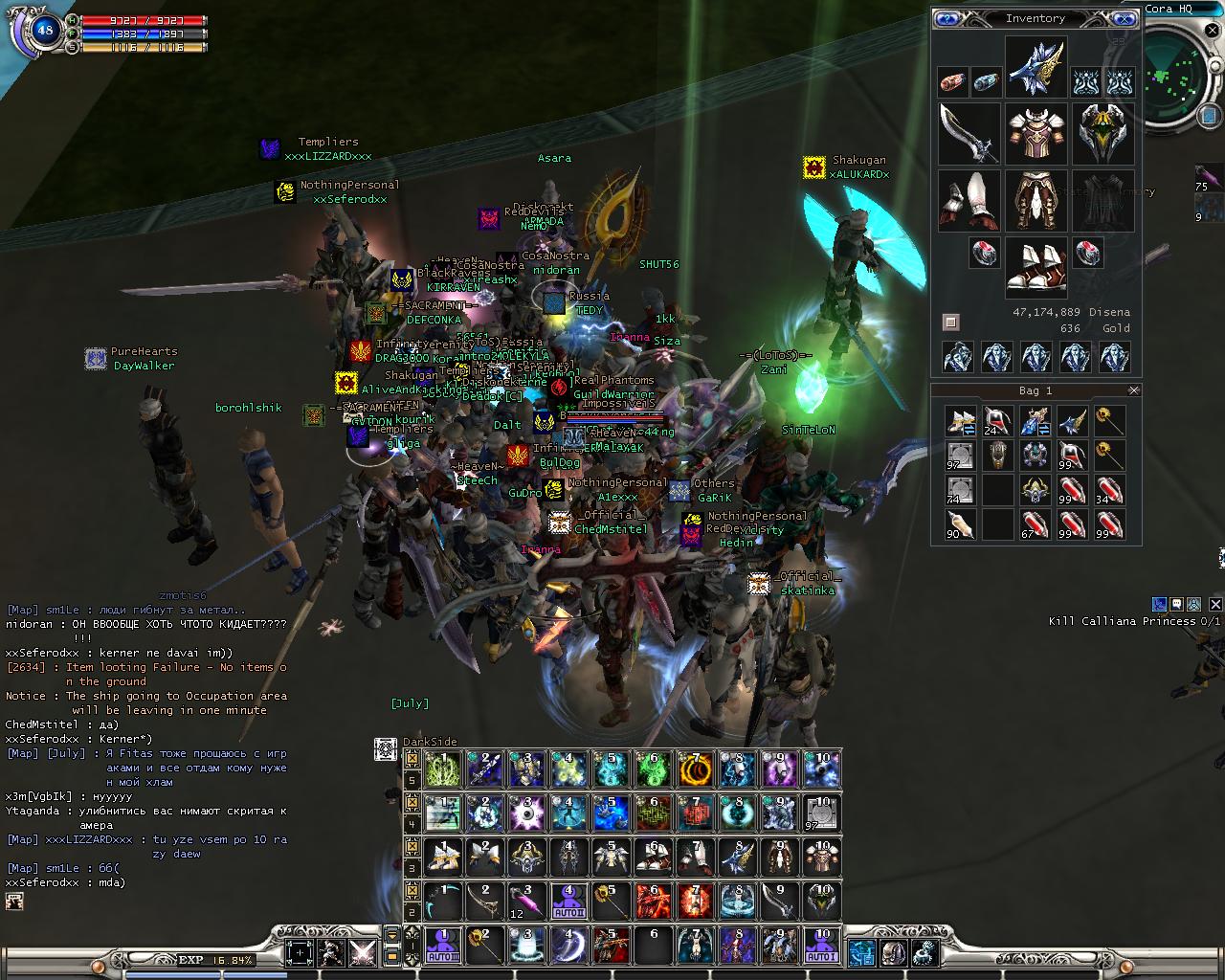1225x980 pixels.
Task: Activate the AUTO II hotbar slot
Action: [x=568, y=901]
